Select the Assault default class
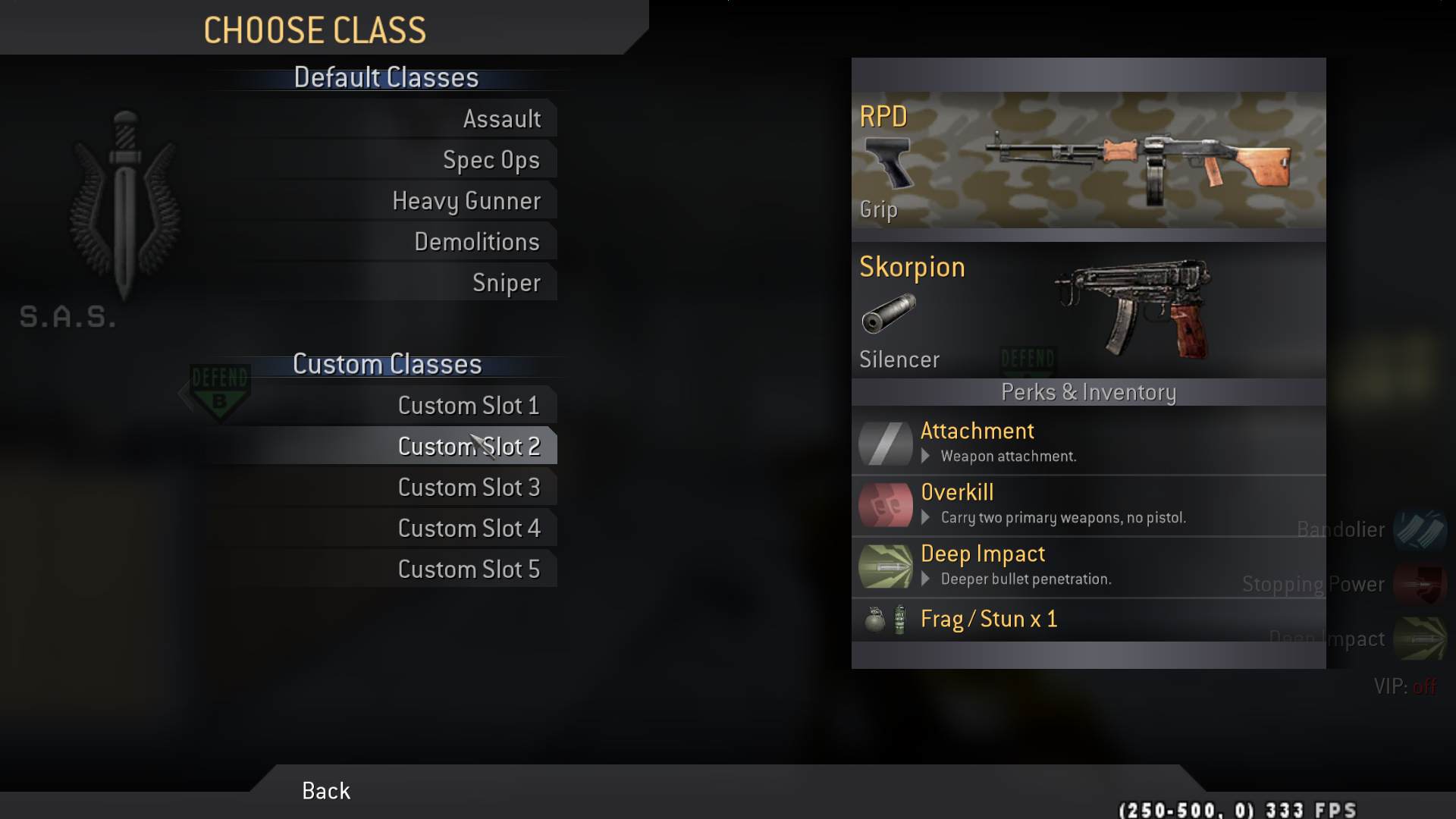This screenshot has width=1456, height=819. [501, 119]
